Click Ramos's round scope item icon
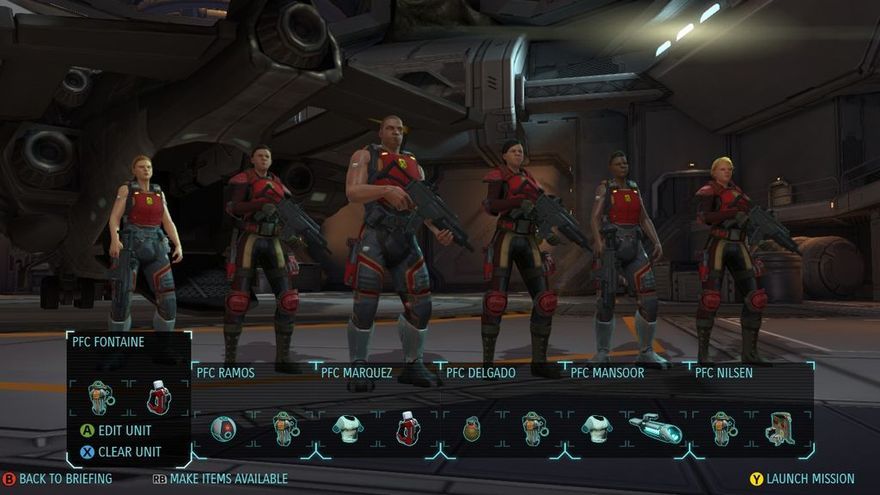The width and height of the screenshot is (880, 495). [224, 429]
